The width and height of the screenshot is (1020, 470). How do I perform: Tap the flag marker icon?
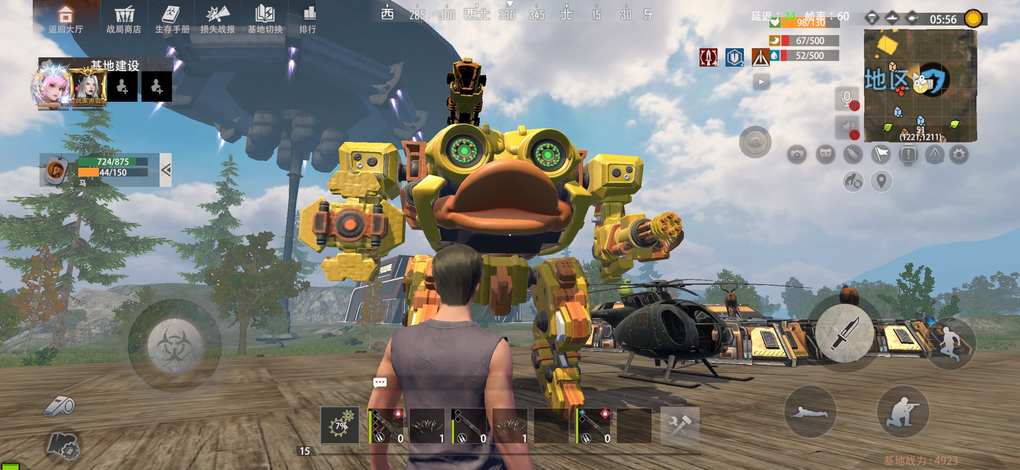[x=881, y=154]
